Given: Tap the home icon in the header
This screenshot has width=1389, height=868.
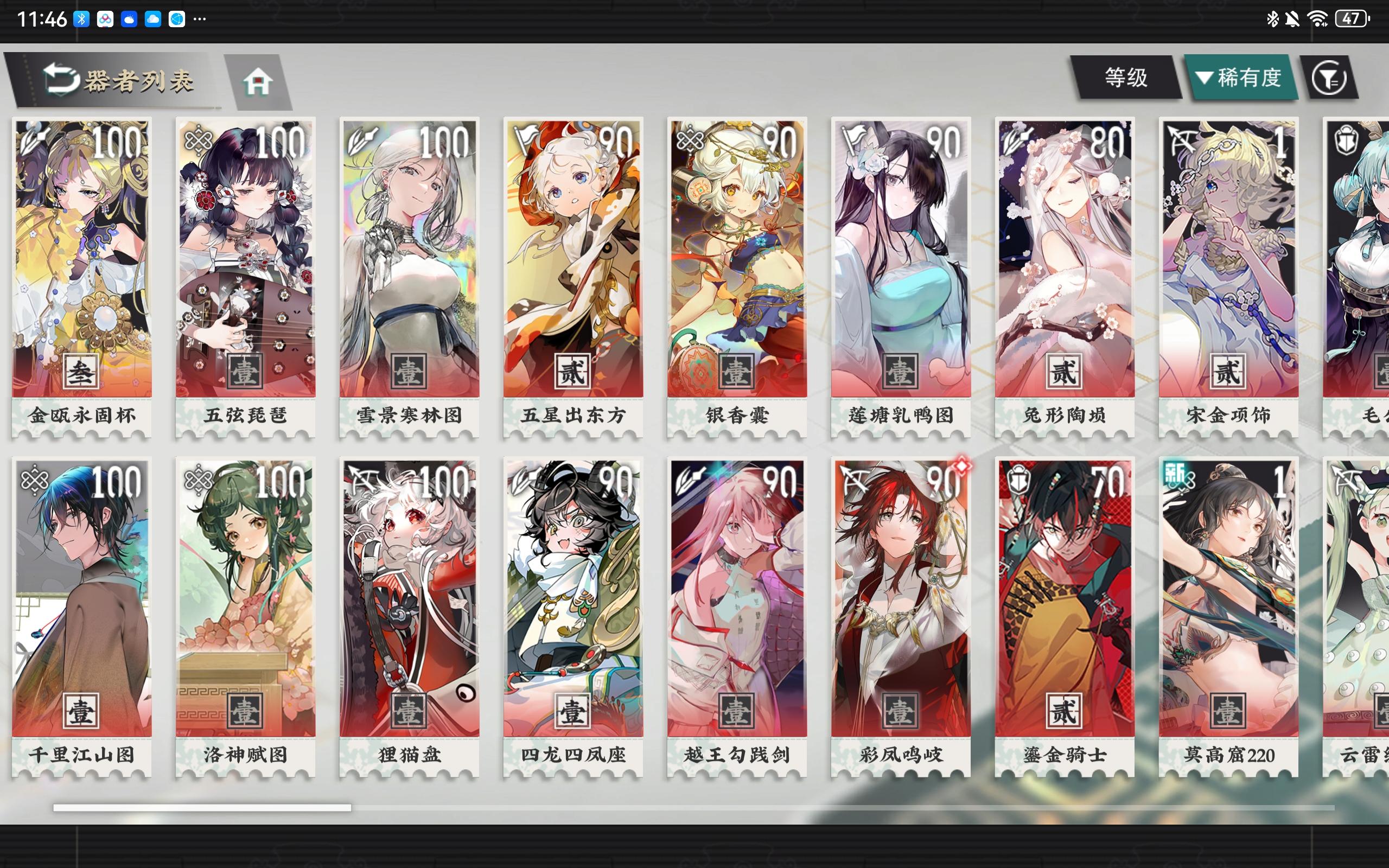Looking at the screenshot, I should point(260,80).
